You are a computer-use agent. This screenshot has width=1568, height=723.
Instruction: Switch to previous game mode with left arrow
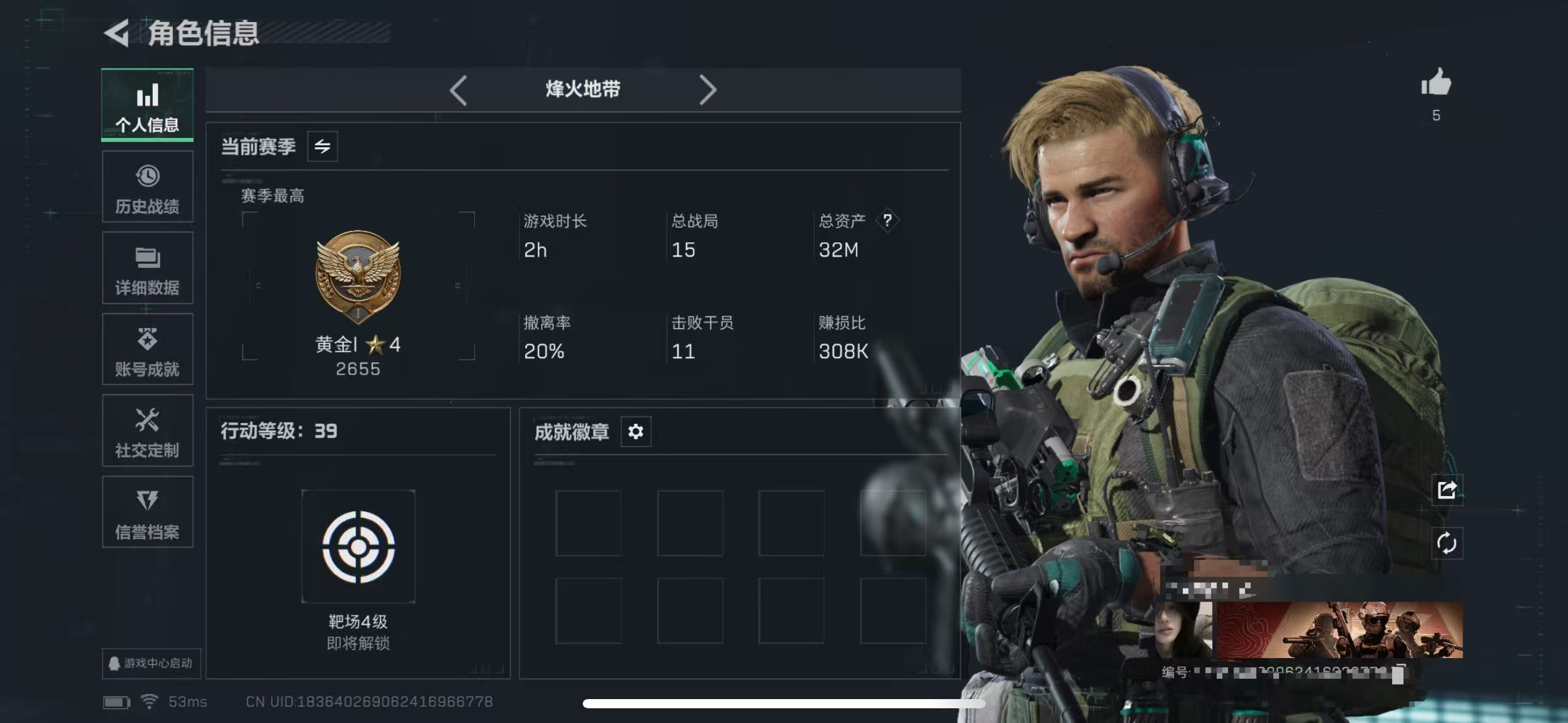pos(458,91)
